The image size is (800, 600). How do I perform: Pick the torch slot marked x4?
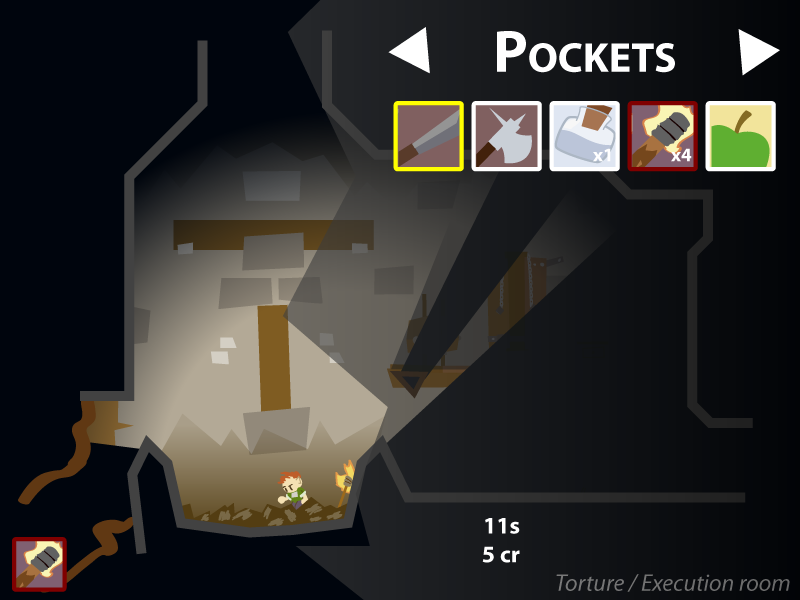tap(663, 136)
